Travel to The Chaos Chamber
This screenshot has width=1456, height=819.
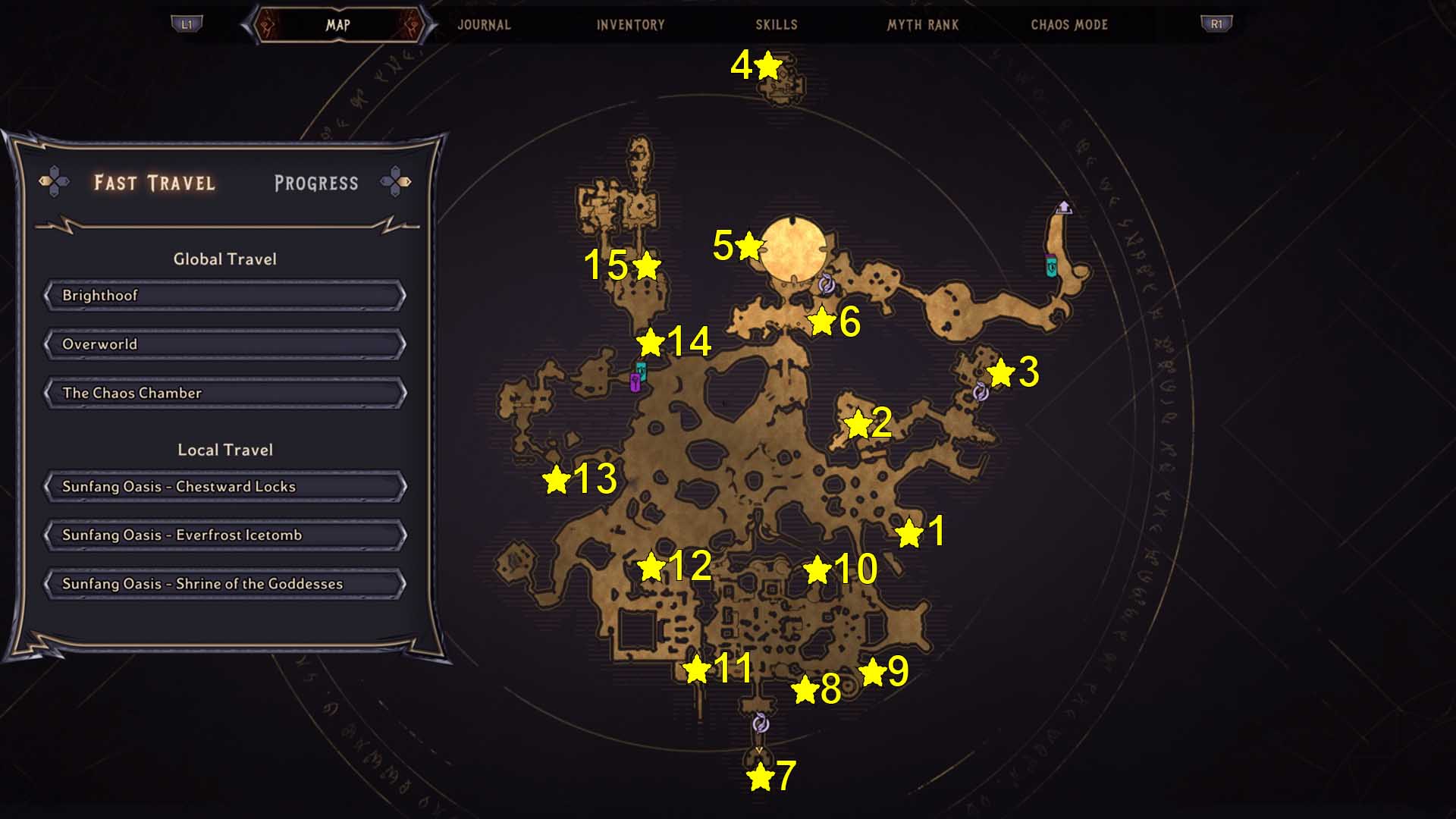tap(224, 393)
